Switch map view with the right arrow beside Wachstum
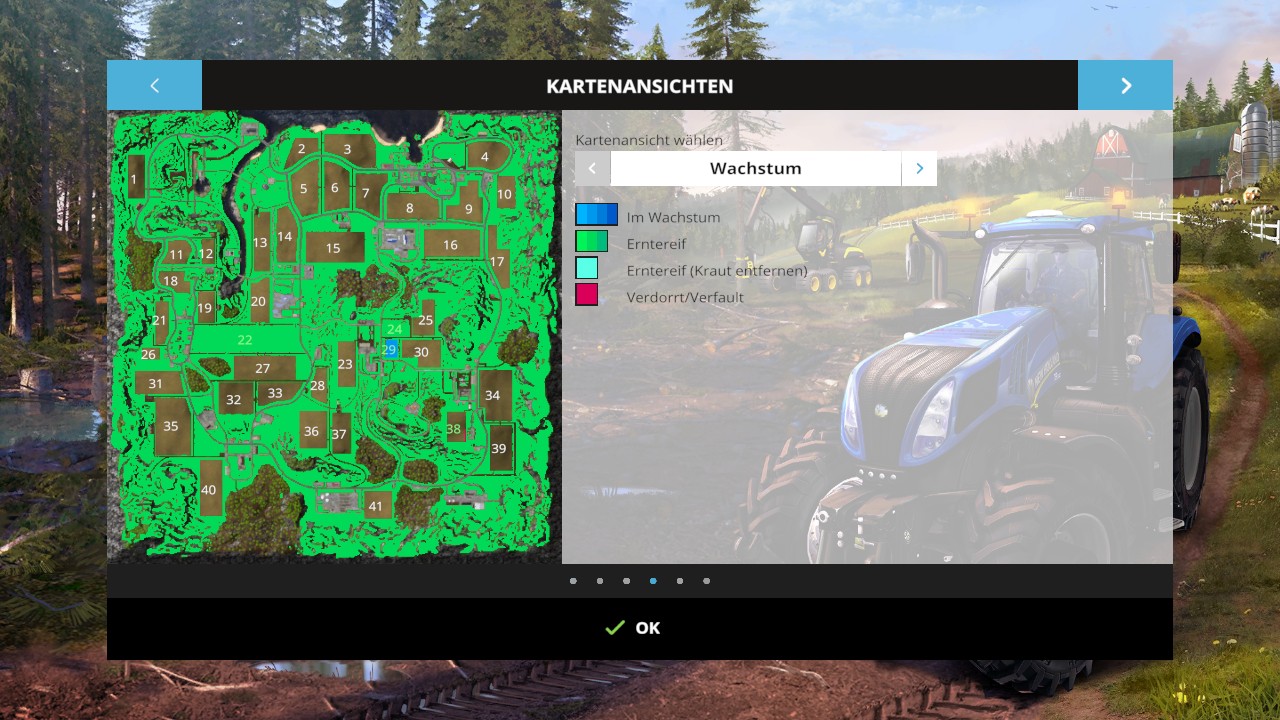The image size is (1280, 720). point(919,169)
